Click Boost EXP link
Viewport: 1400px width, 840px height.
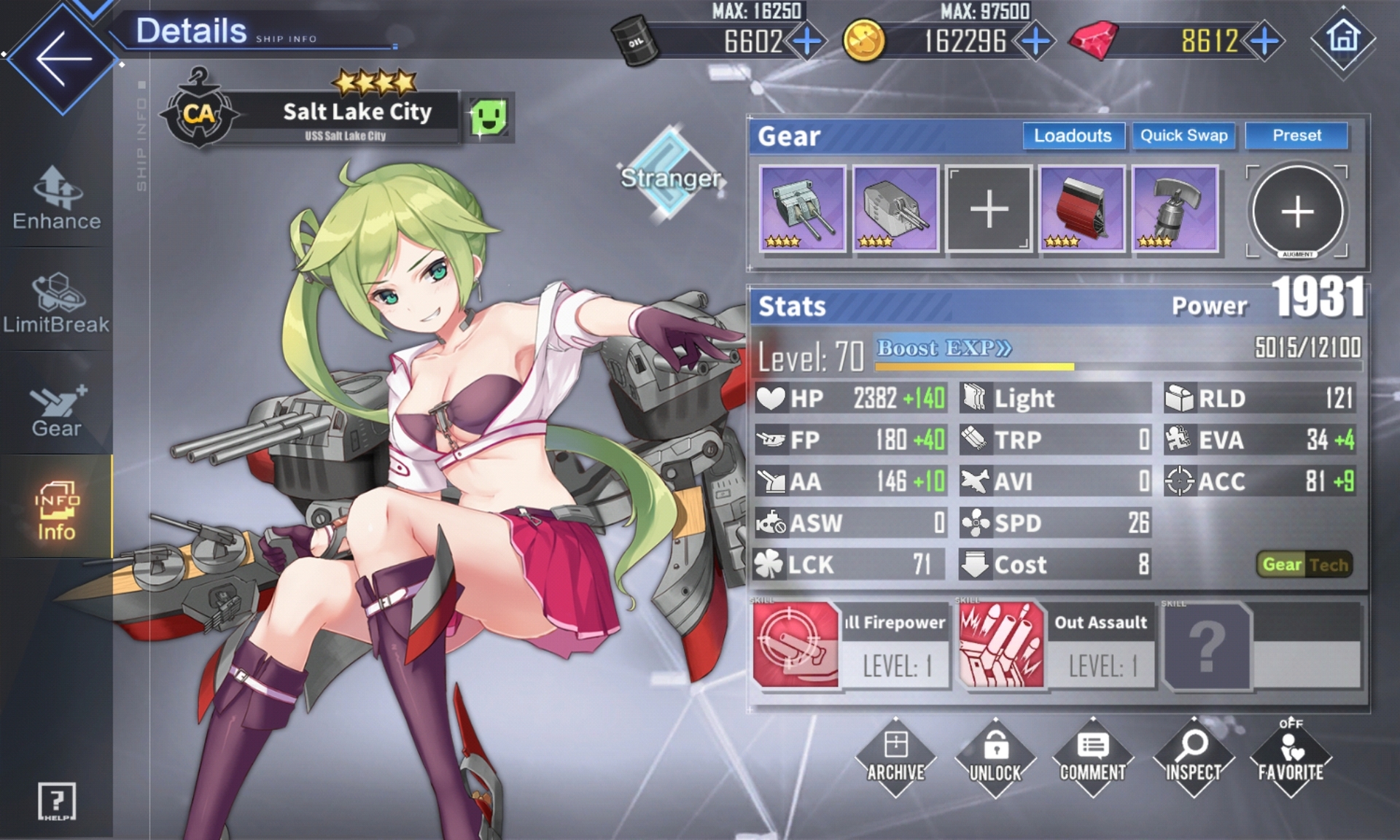click(944, 348)
